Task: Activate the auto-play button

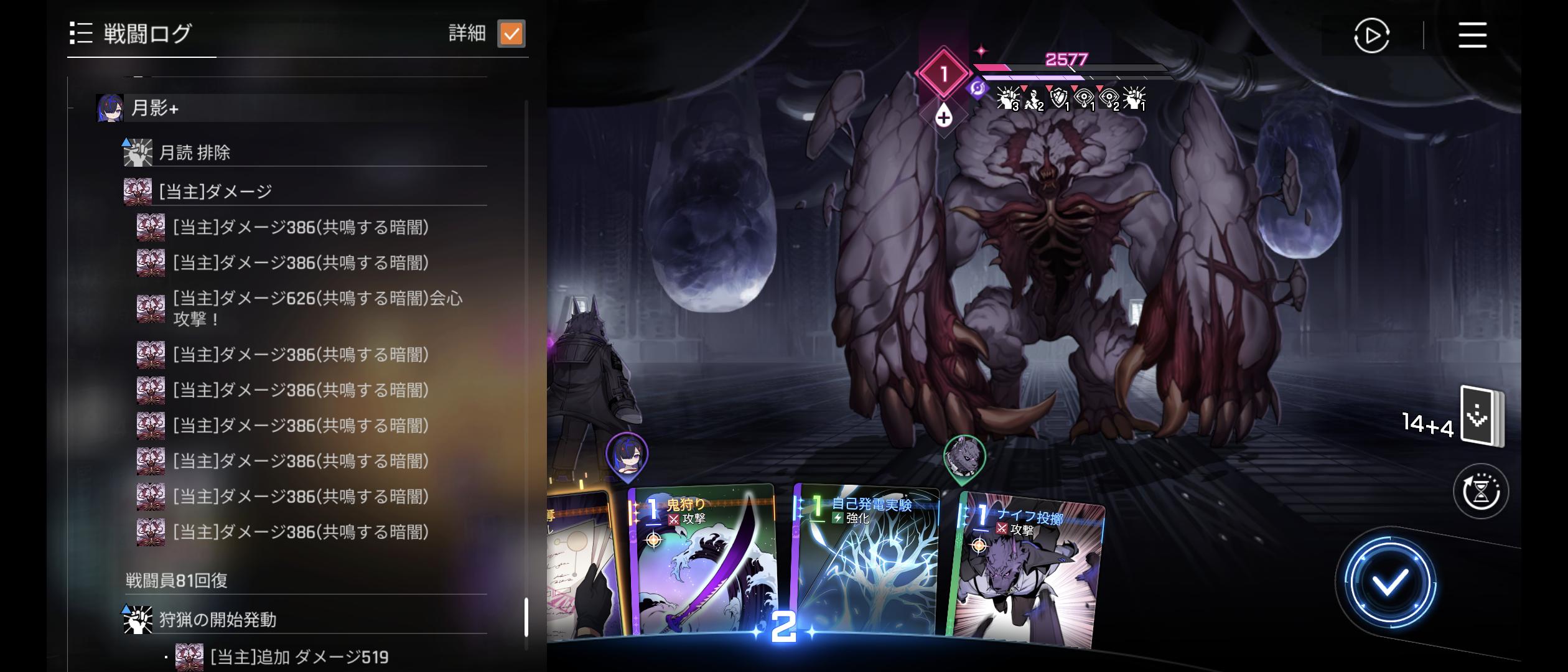Action: [x=1371, y=35]
